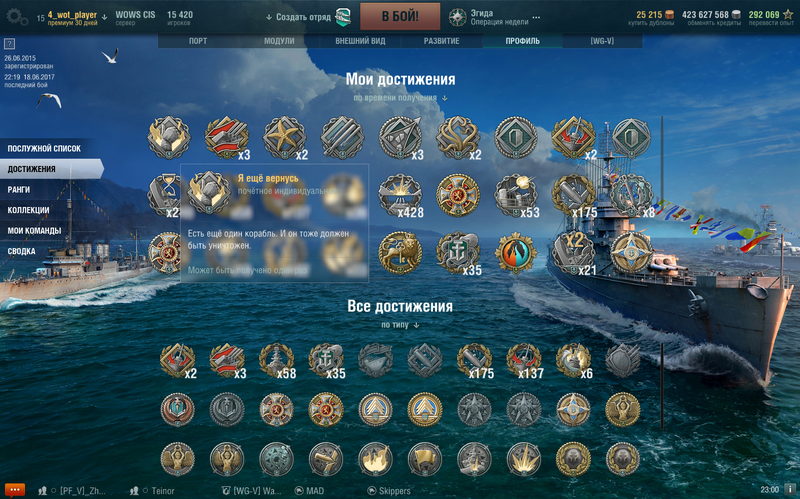Open the [WG-V] clan tab
Viewport: 800px width, 499px height.
point(602,41)
